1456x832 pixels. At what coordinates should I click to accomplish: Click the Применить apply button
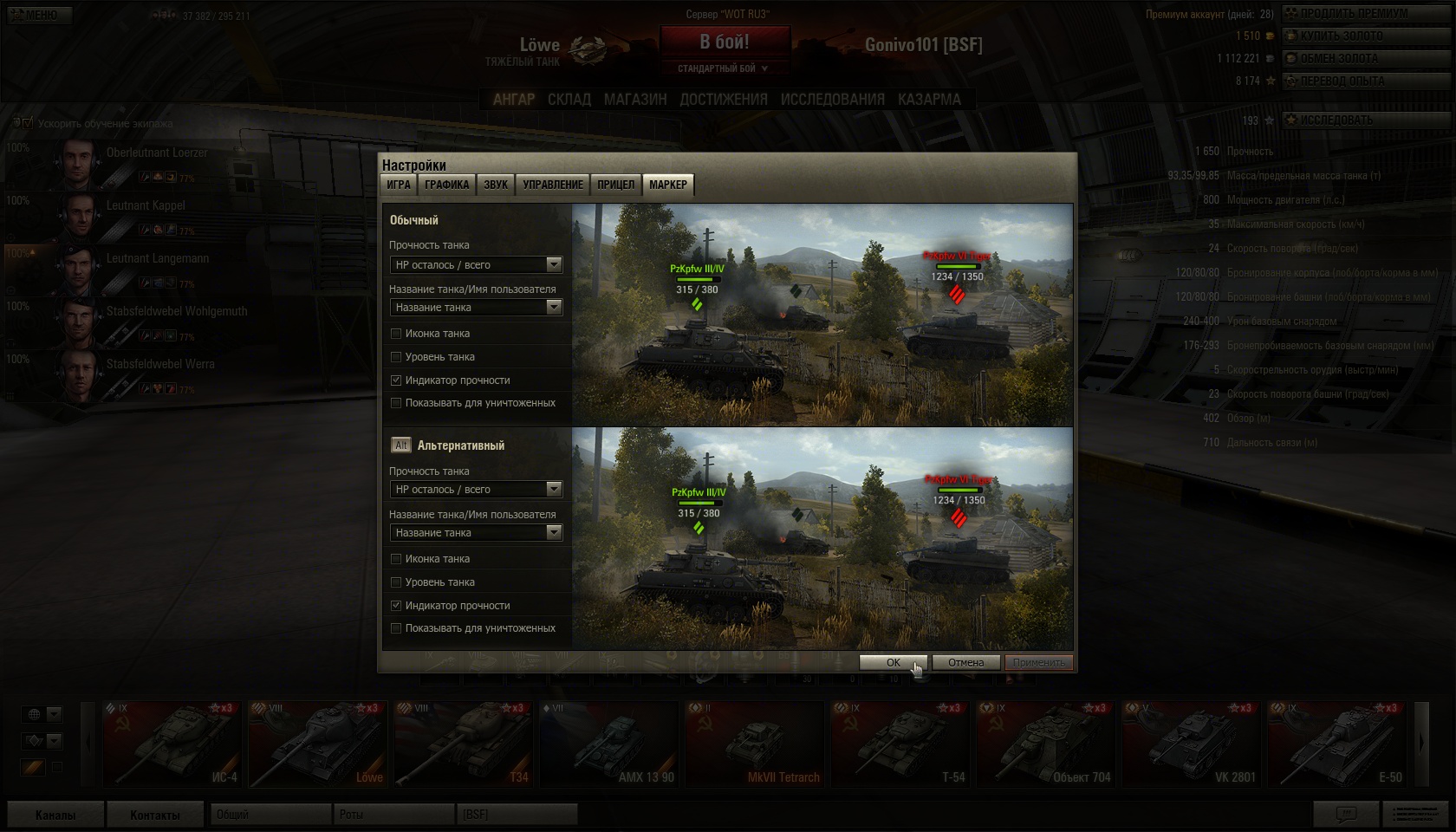(1038, 662)
